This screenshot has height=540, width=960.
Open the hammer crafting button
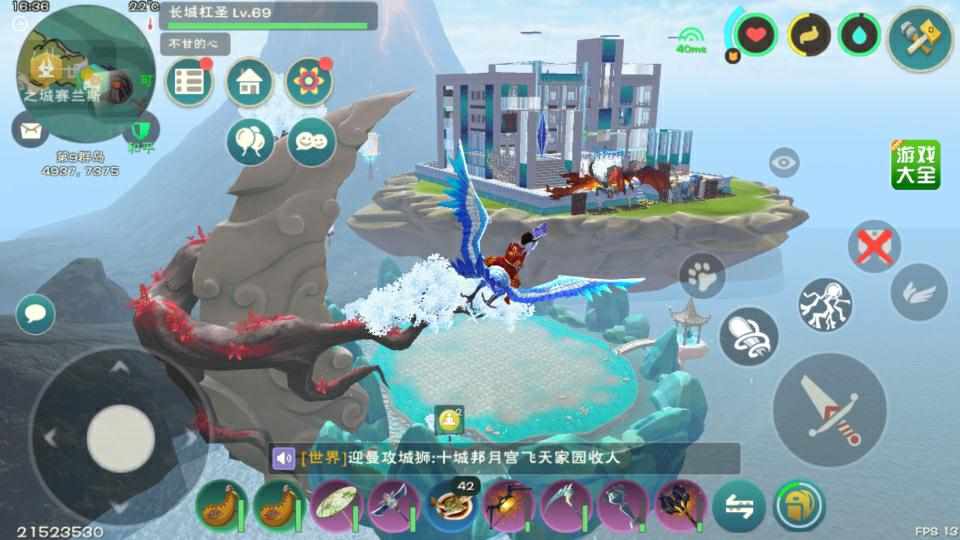(920, 38)
